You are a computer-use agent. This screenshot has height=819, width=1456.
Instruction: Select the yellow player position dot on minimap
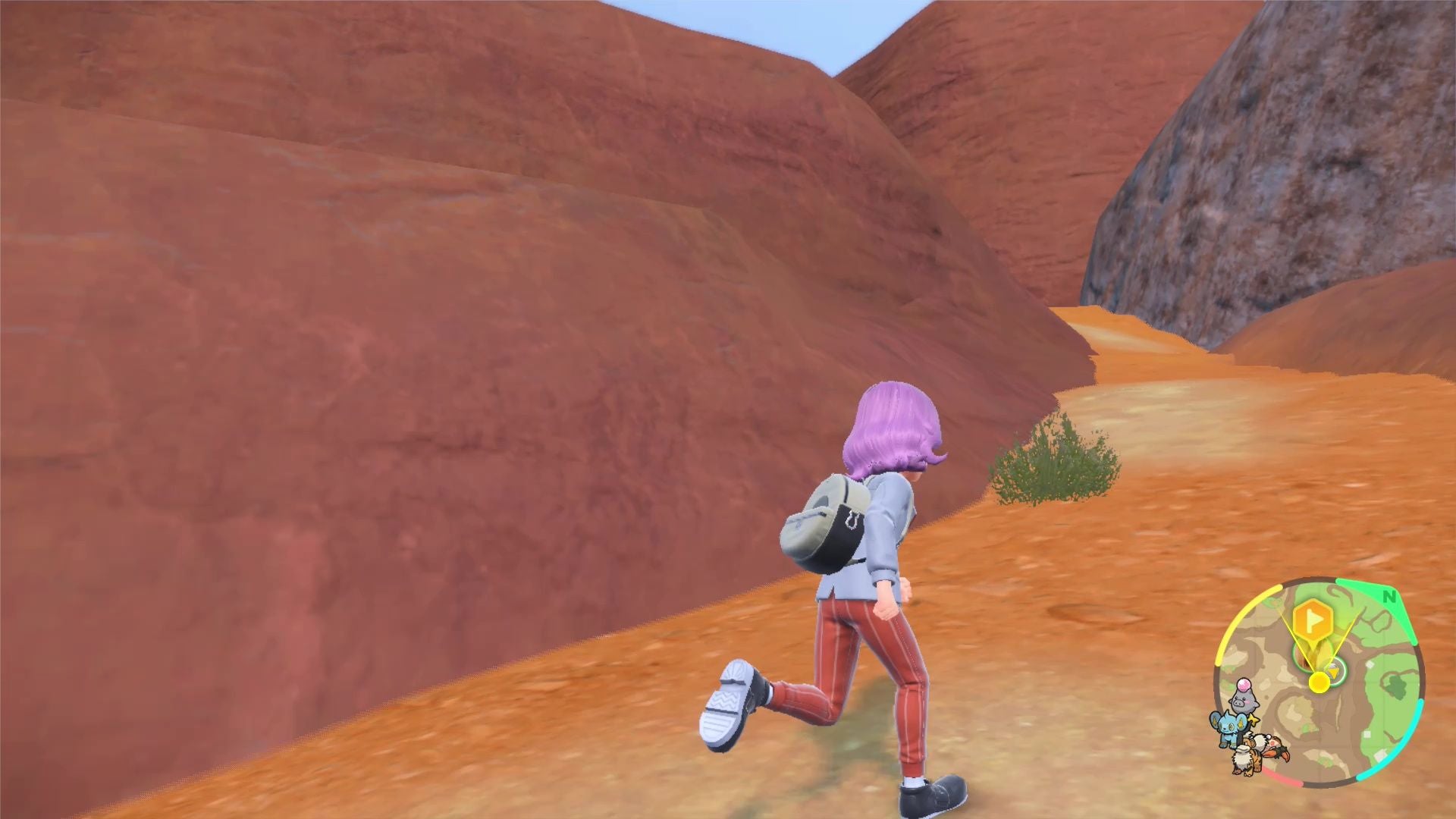coord(1319,681)
